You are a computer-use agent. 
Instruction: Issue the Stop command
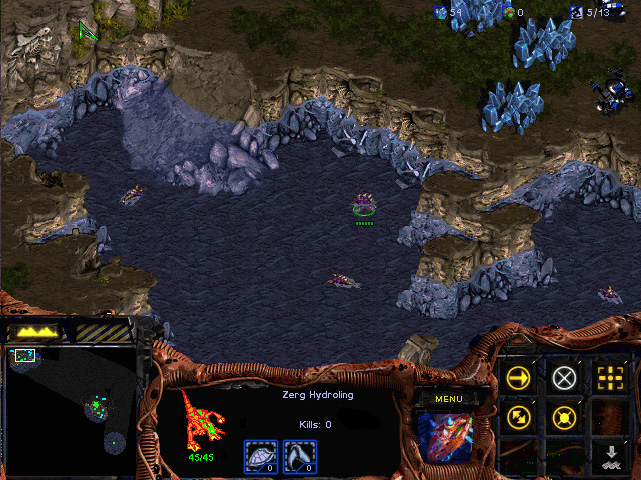(x=565, y=377)
